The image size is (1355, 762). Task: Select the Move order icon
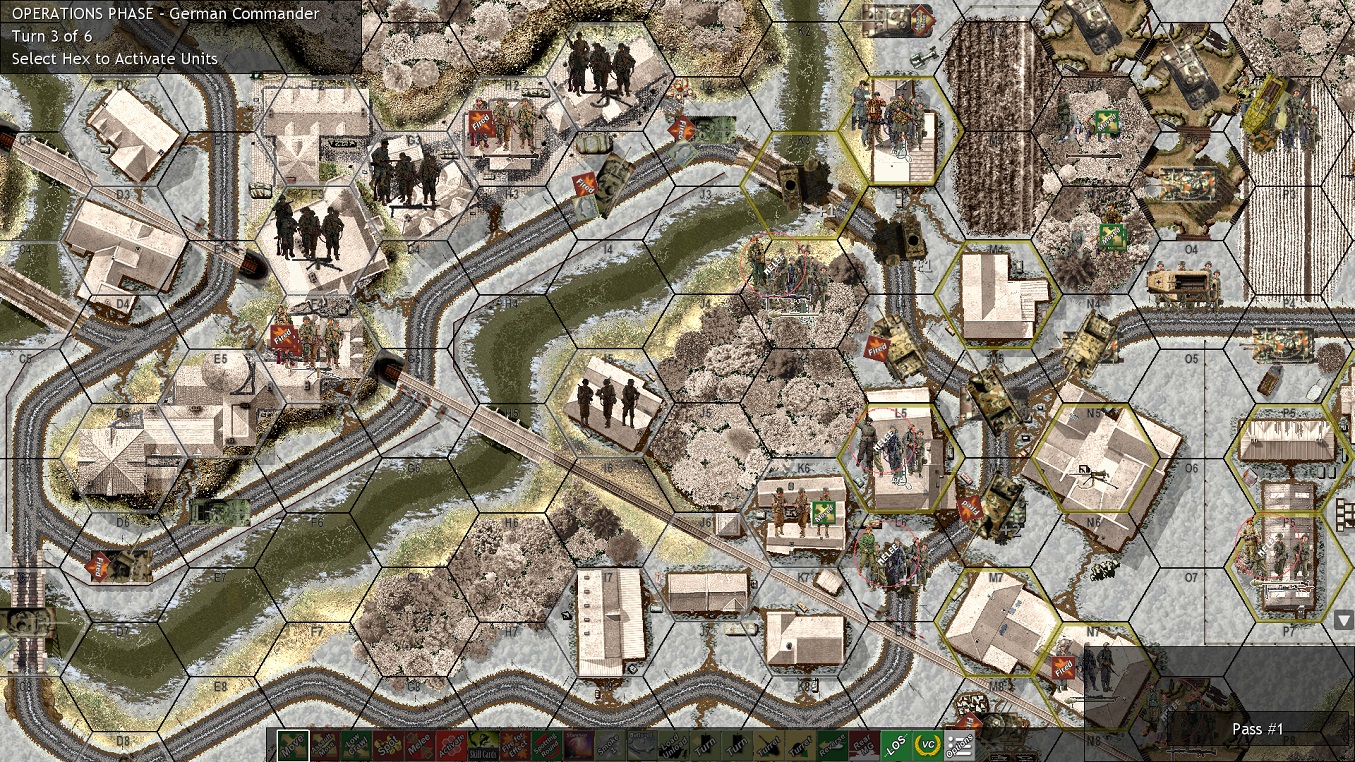pyautogui.click(x=292, y=746)
